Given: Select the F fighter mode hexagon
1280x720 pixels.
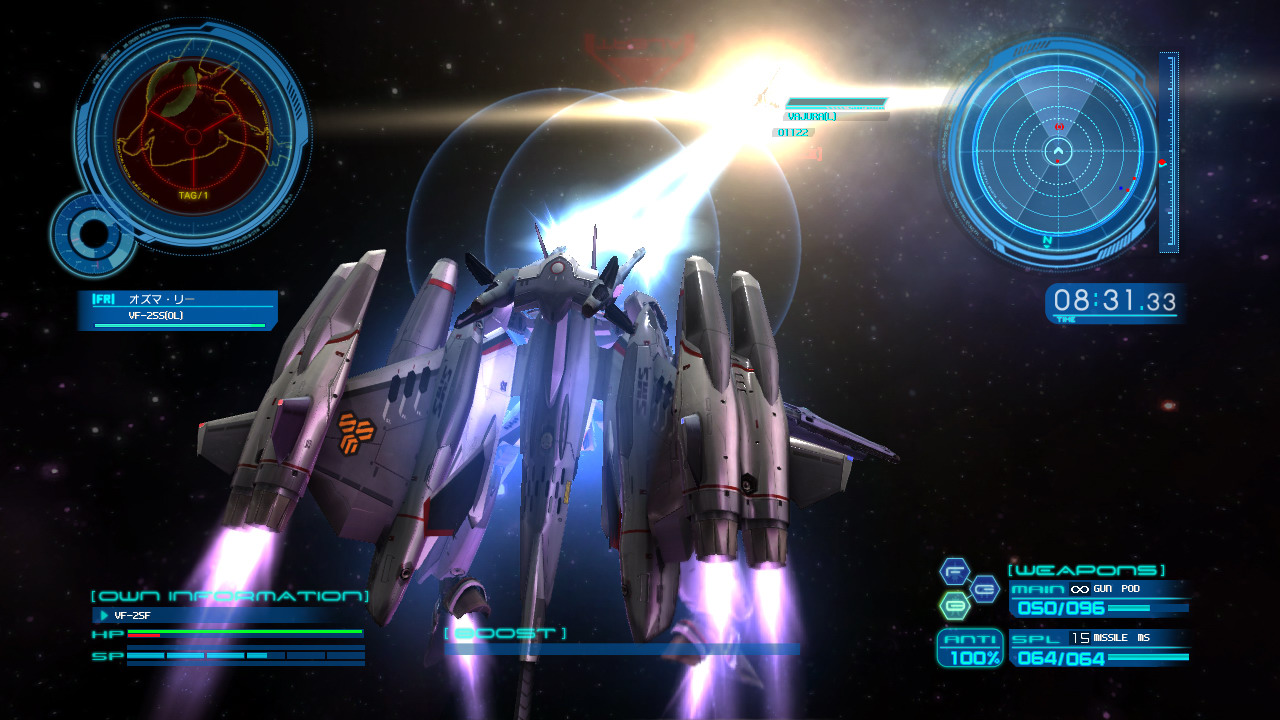Looking at the screenshot, I should pyautogui.click(x=954, y=572).
